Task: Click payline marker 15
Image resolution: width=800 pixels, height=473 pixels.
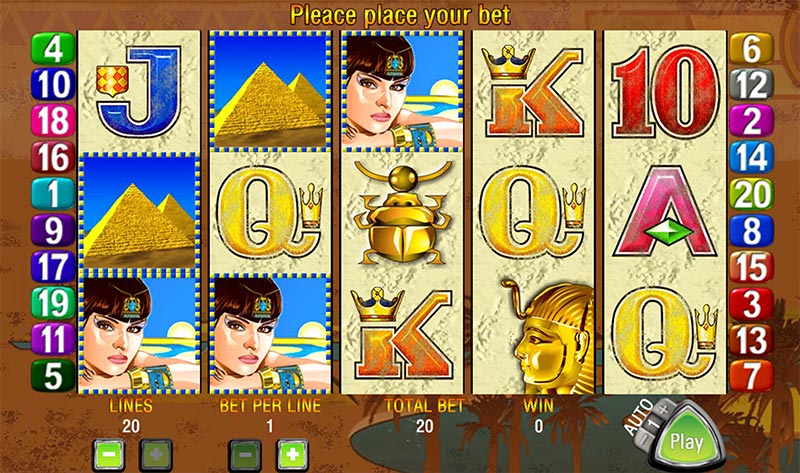Action: point(750,267)
